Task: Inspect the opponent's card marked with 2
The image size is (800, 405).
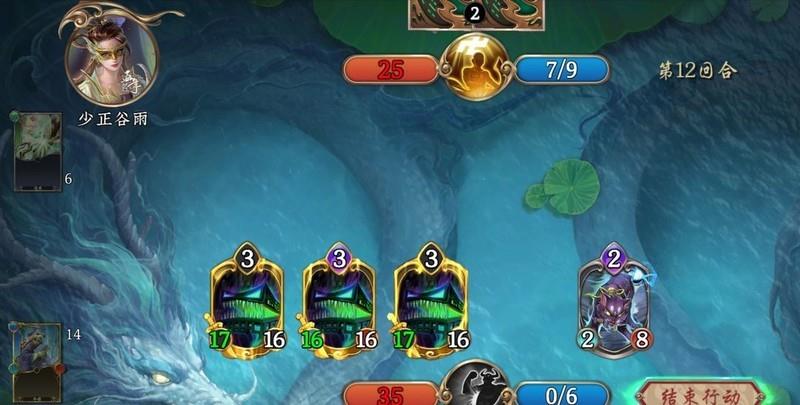Action: [476, 15]
